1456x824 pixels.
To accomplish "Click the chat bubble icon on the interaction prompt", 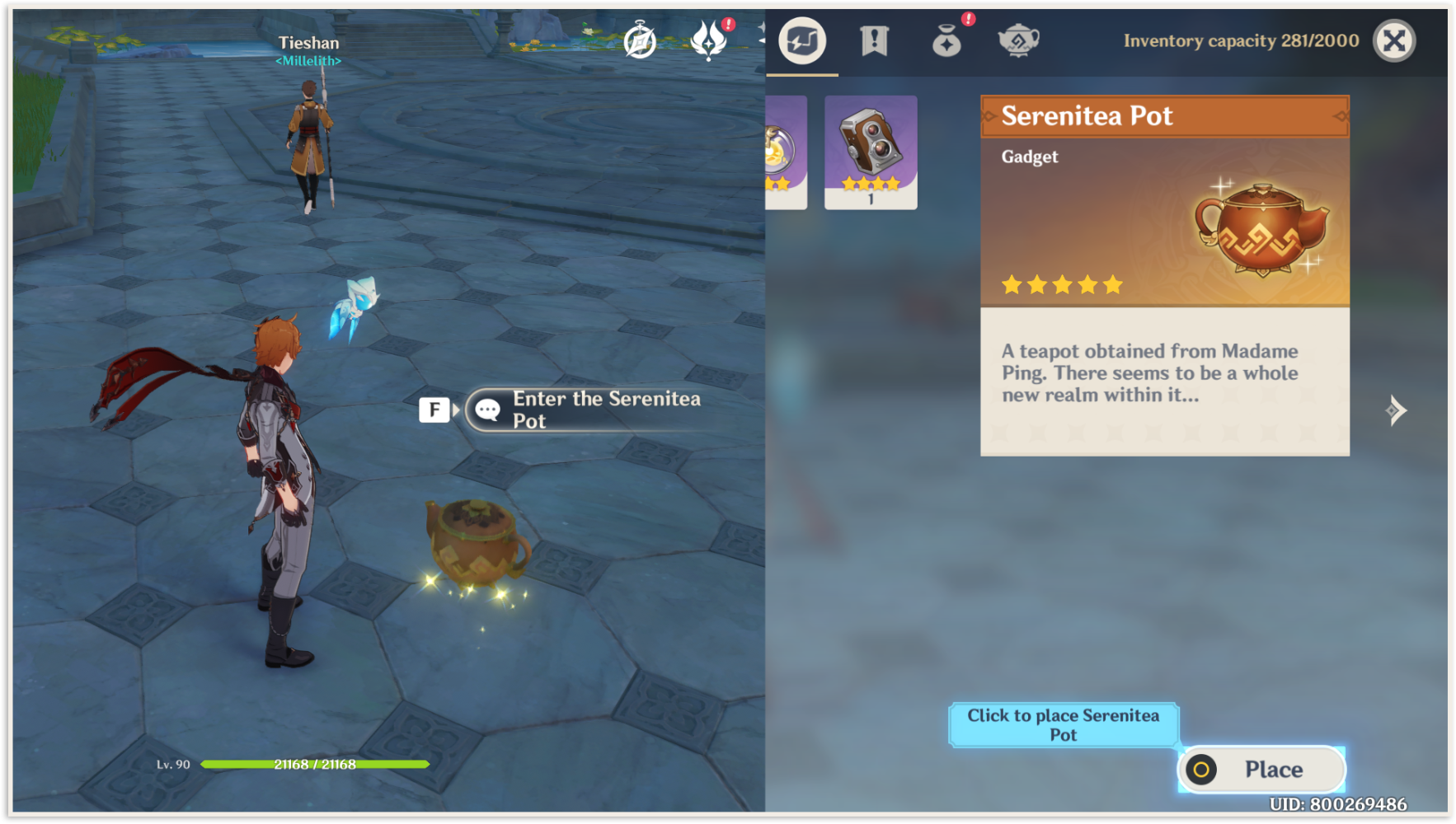I will (488, 409).
